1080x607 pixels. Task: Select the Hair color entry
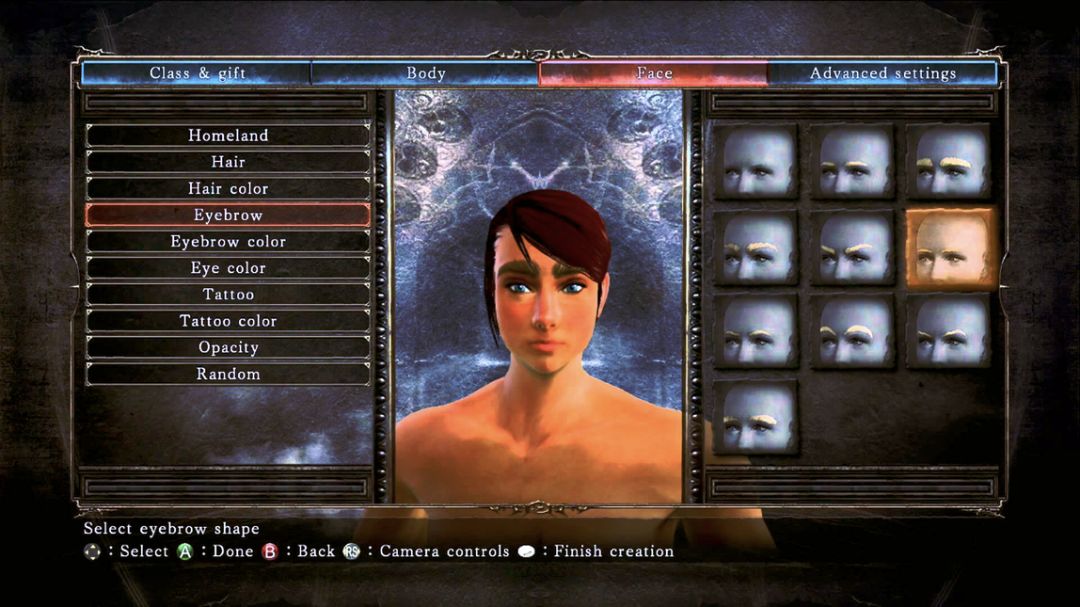[x=228, y=188]
